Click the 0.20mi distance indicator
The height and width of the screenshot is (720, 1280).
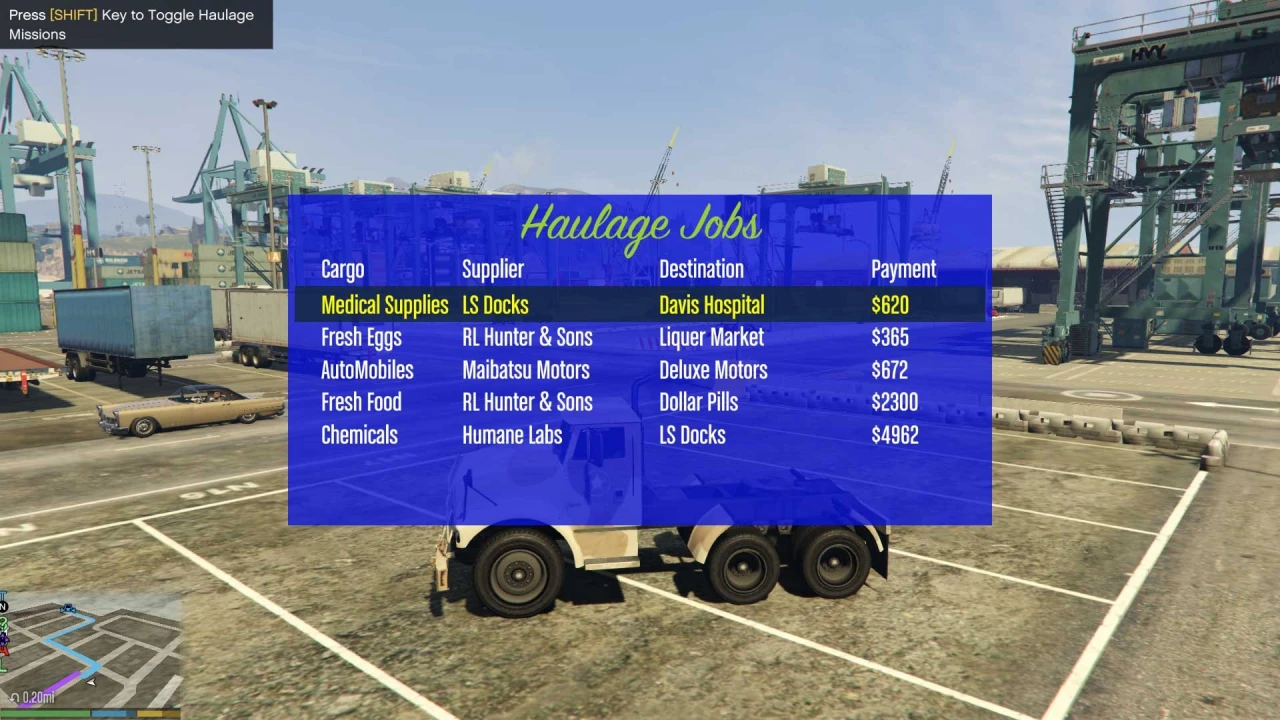click(x=40, y=697)
